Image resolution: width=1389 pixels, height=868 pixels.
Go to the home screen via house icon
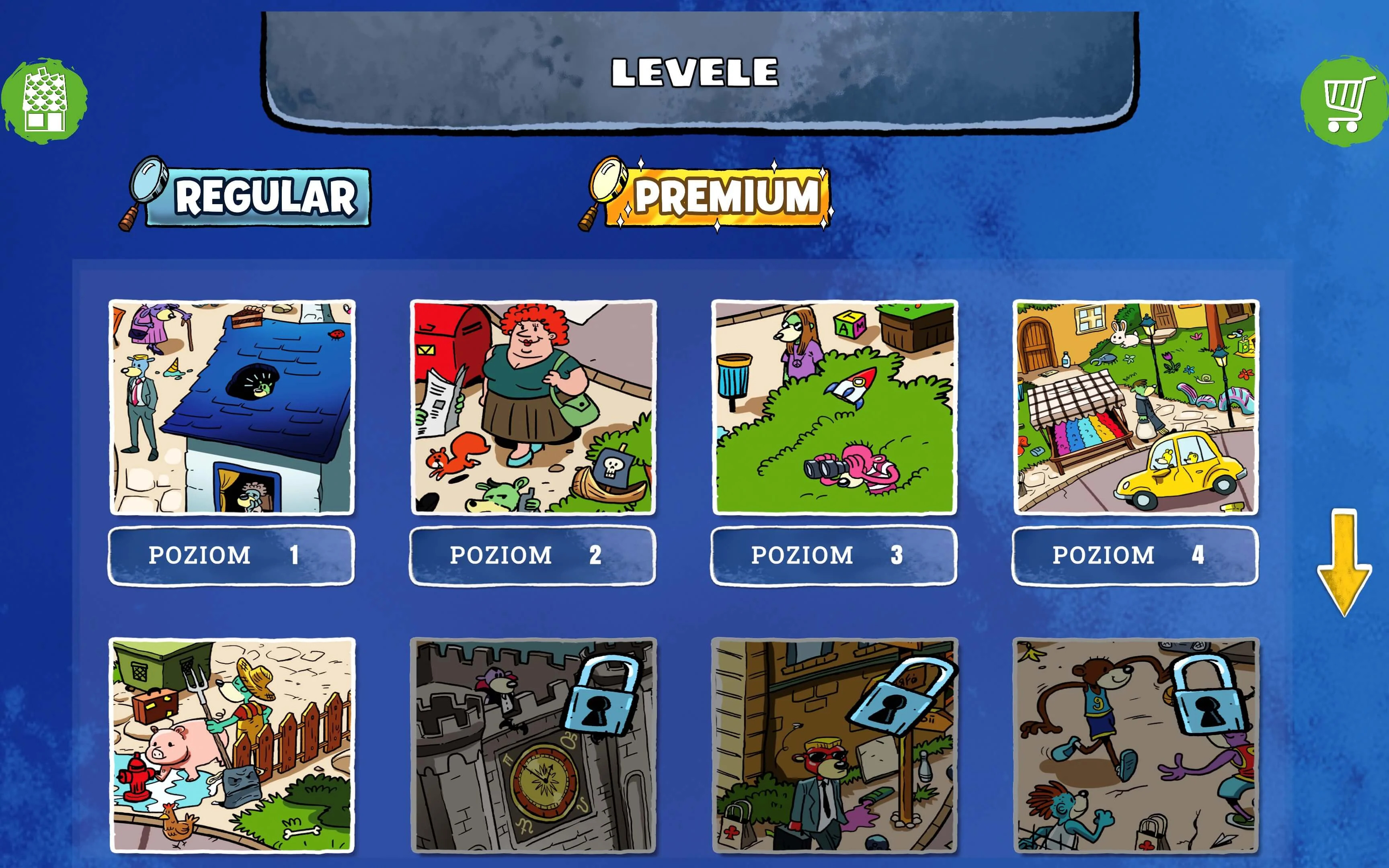(44, 101)
